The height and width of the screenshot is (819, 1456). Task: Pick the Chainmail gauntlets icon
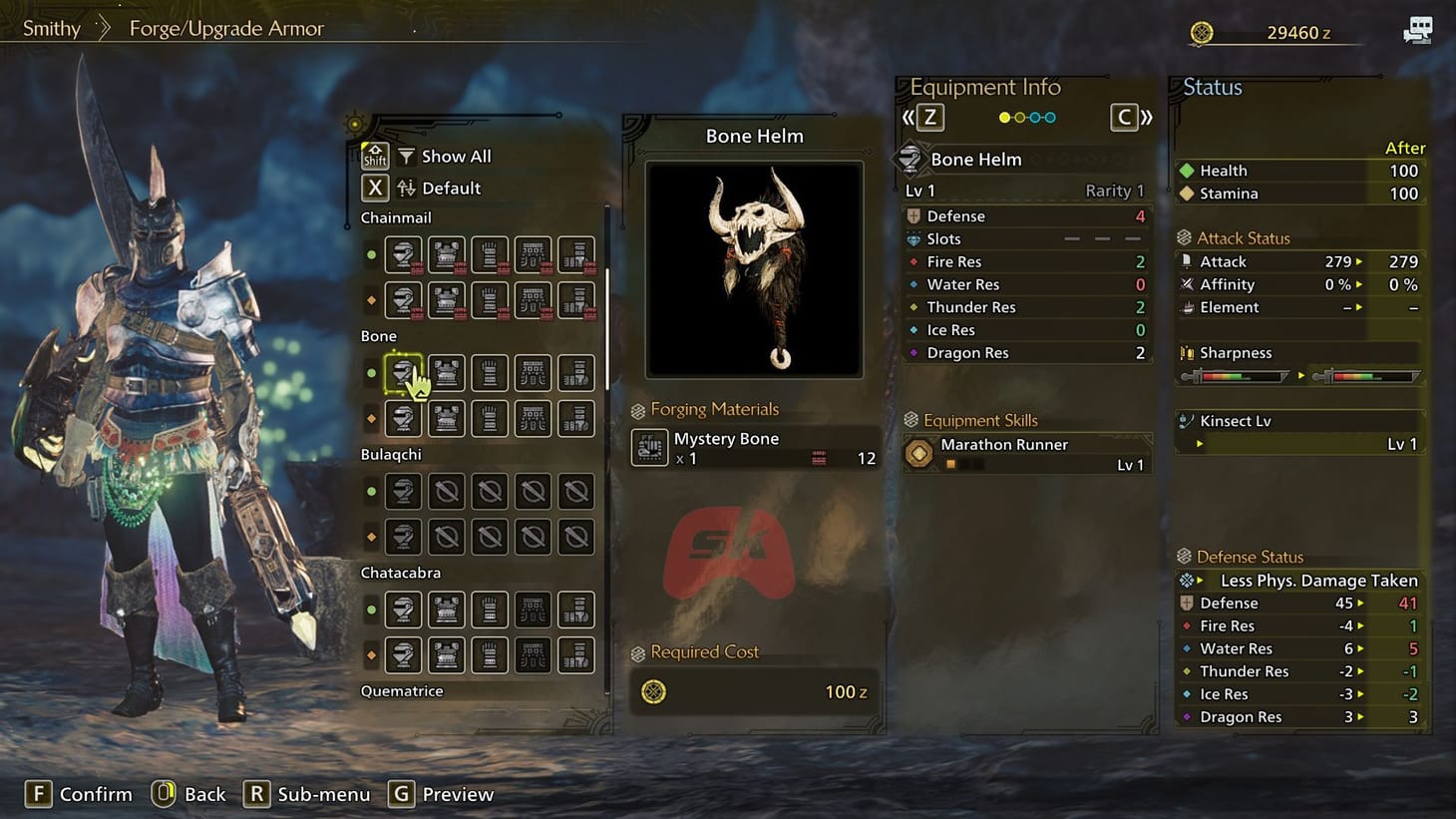tap(490, 253)
